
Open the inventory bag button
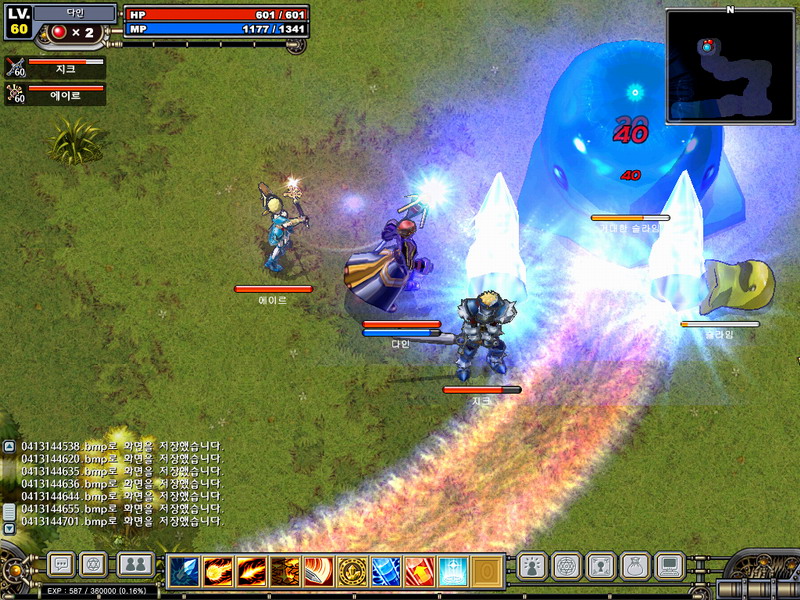click(x=634, y=566)
